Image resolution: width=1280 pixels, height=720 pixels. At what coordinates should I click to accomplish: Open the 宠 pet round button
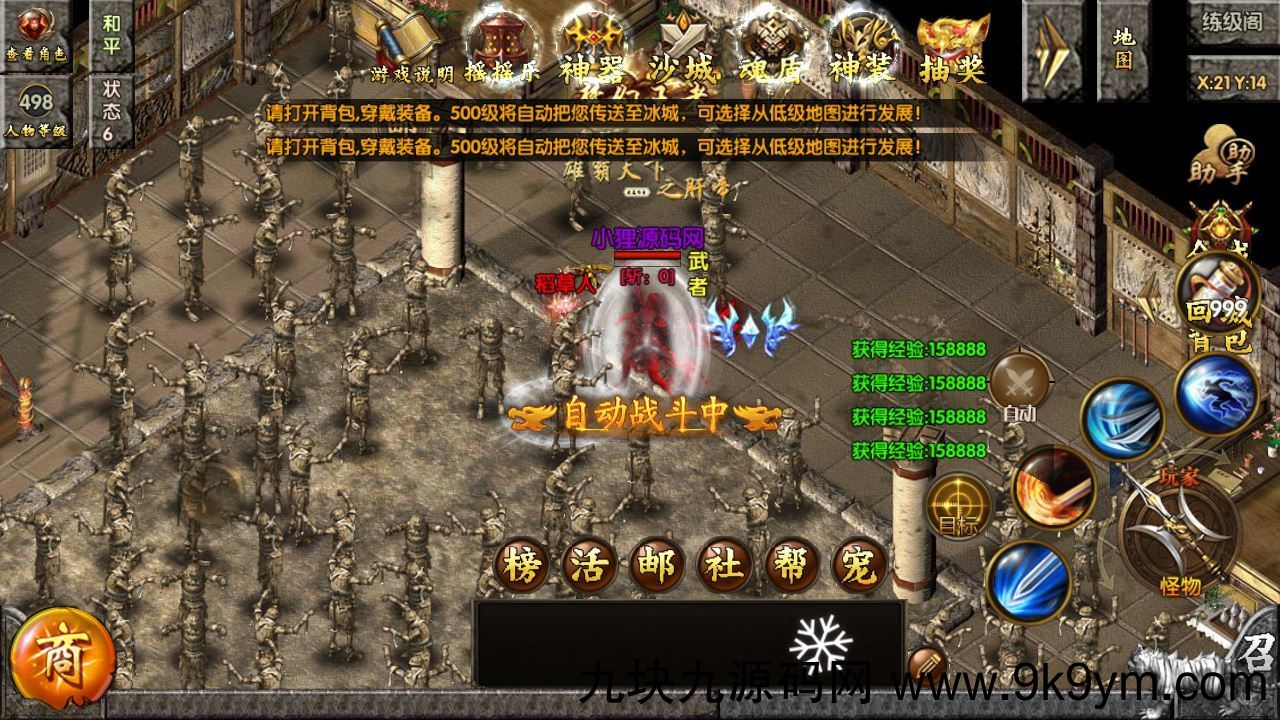[859, 566]
